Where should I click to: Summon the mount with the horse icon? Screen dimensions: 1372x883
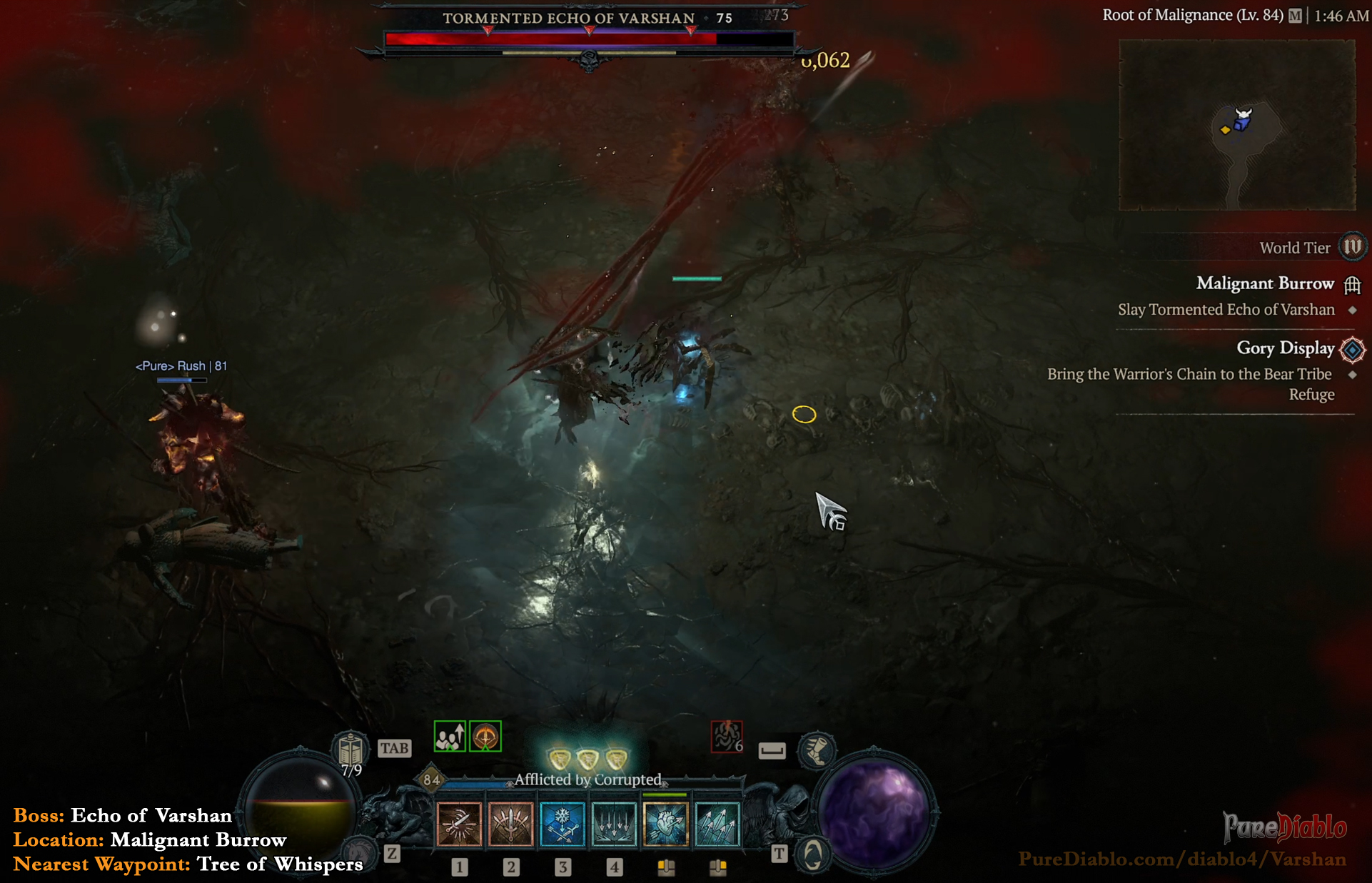click(359, 851)
